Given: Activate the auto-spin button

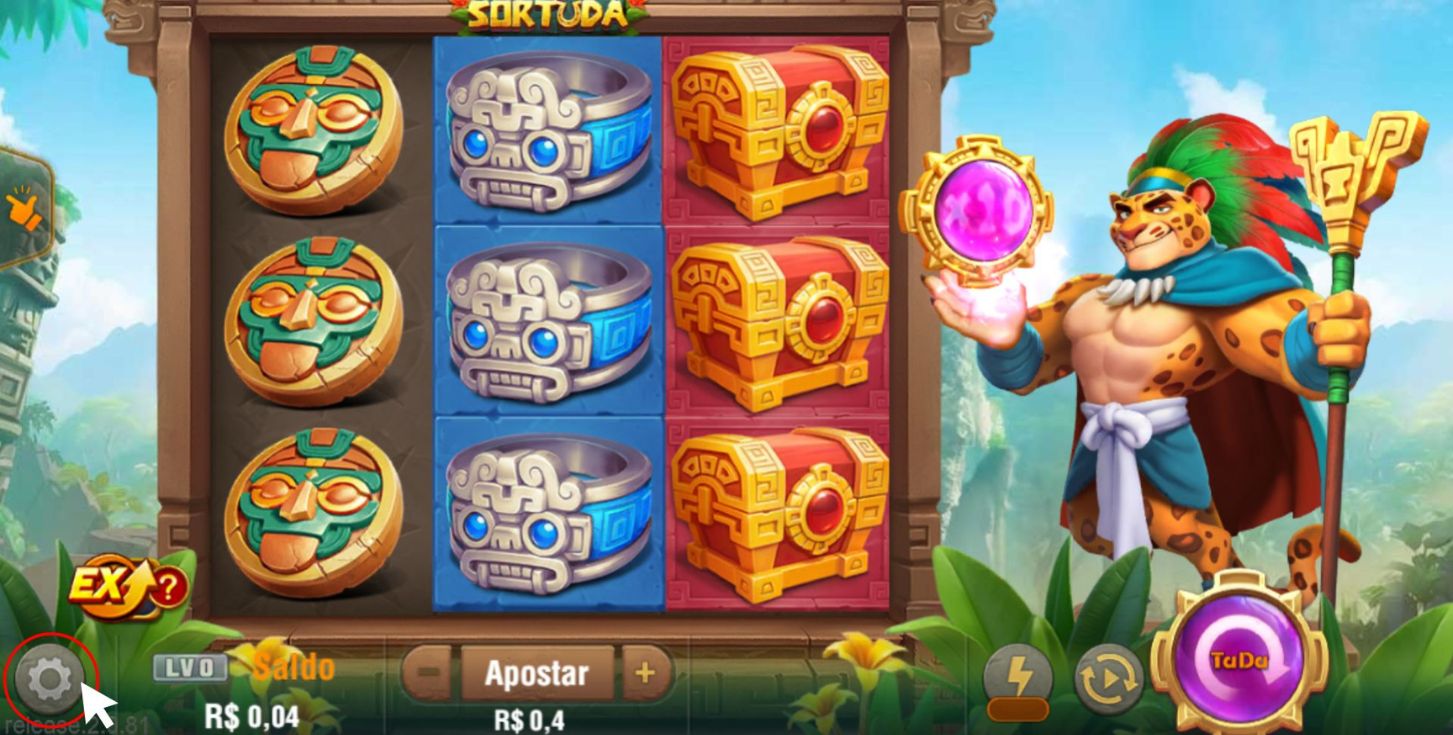Looking at the screenshot, I should pos(1108,680).
